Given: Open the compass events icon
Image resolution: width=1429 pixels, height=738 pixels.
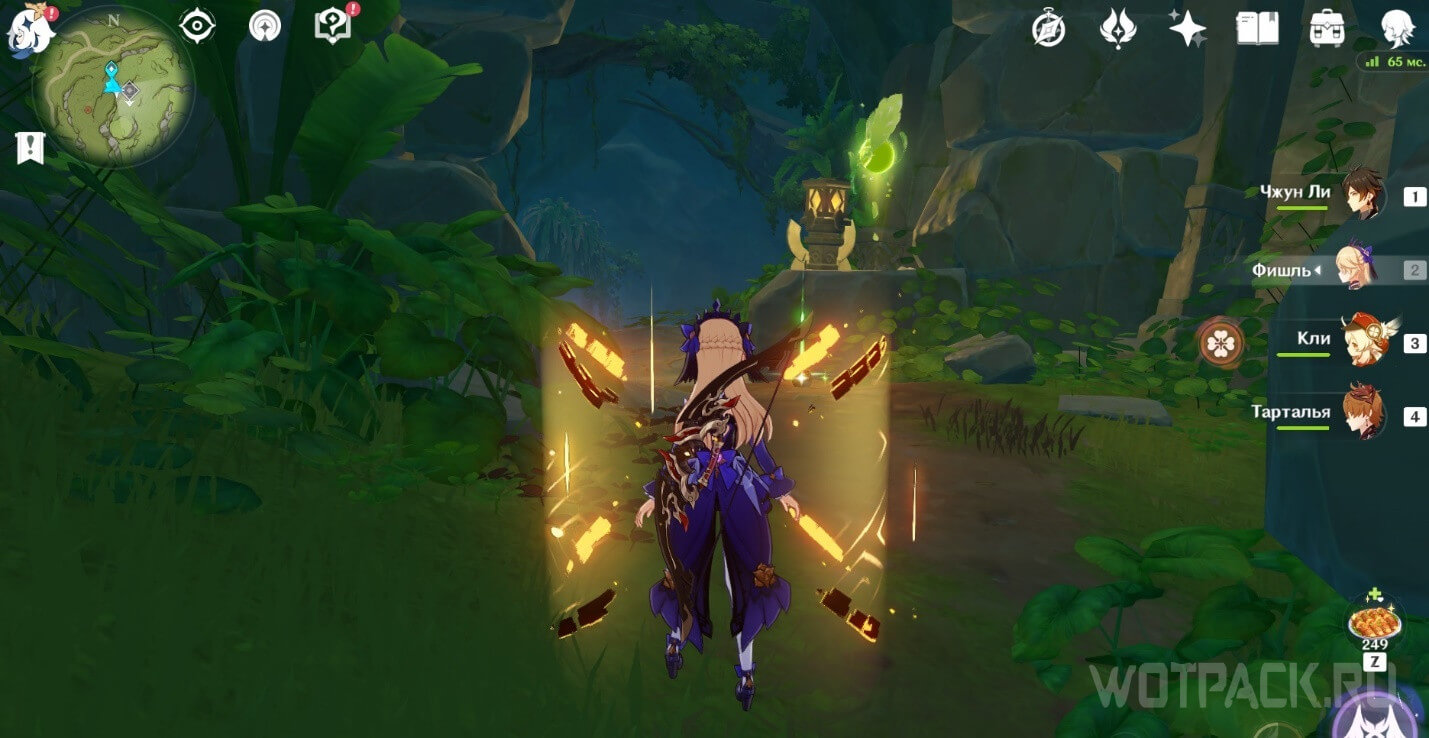Looking at the screenshot, I should tap(1048, 29).
